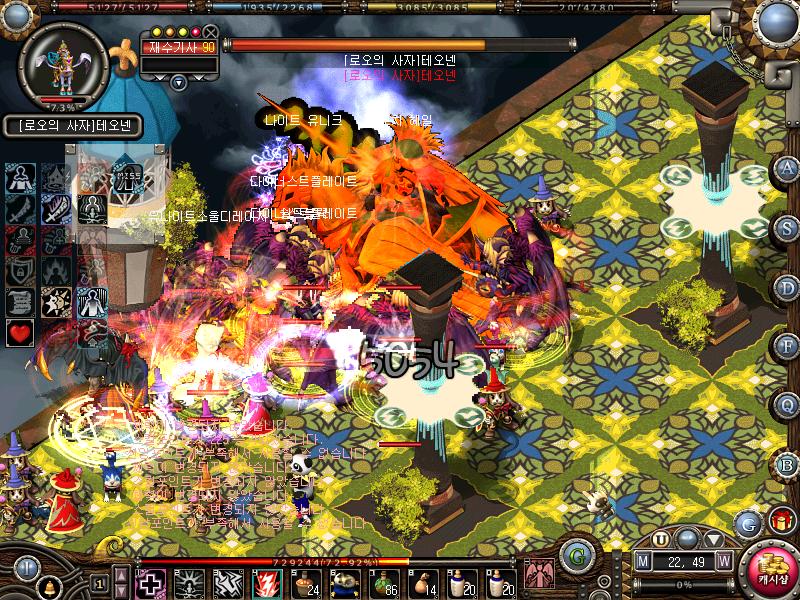
Task: Click the W button next to coordinates
Action: click(723, 560)
